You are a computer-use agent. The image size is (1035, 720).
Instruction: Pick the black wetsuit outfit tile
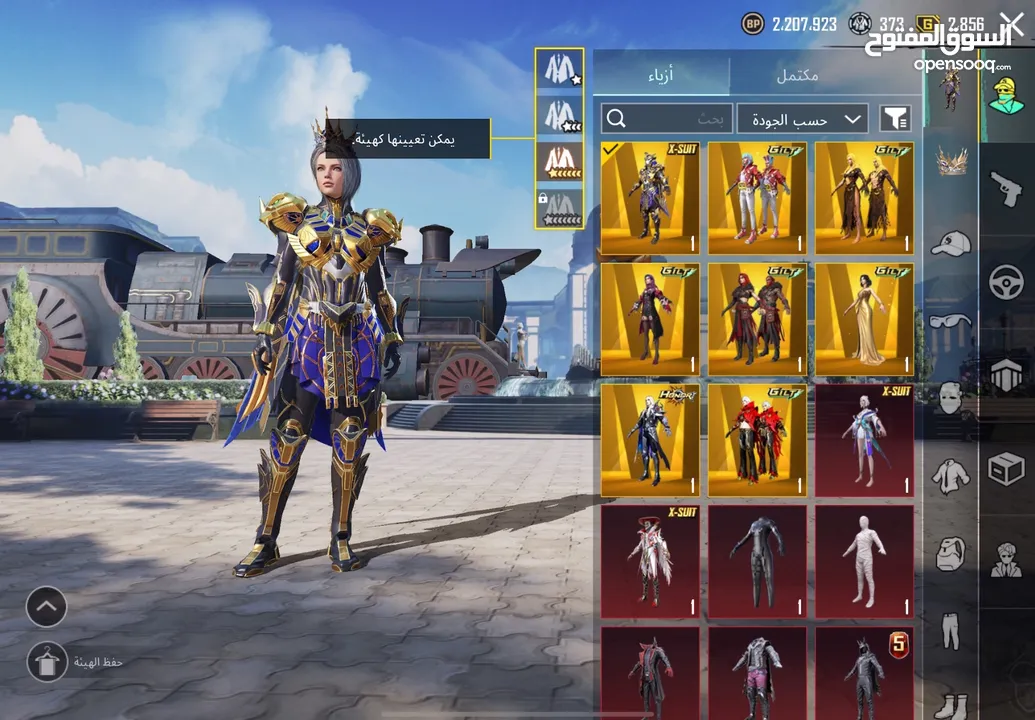tap(757, 562)
